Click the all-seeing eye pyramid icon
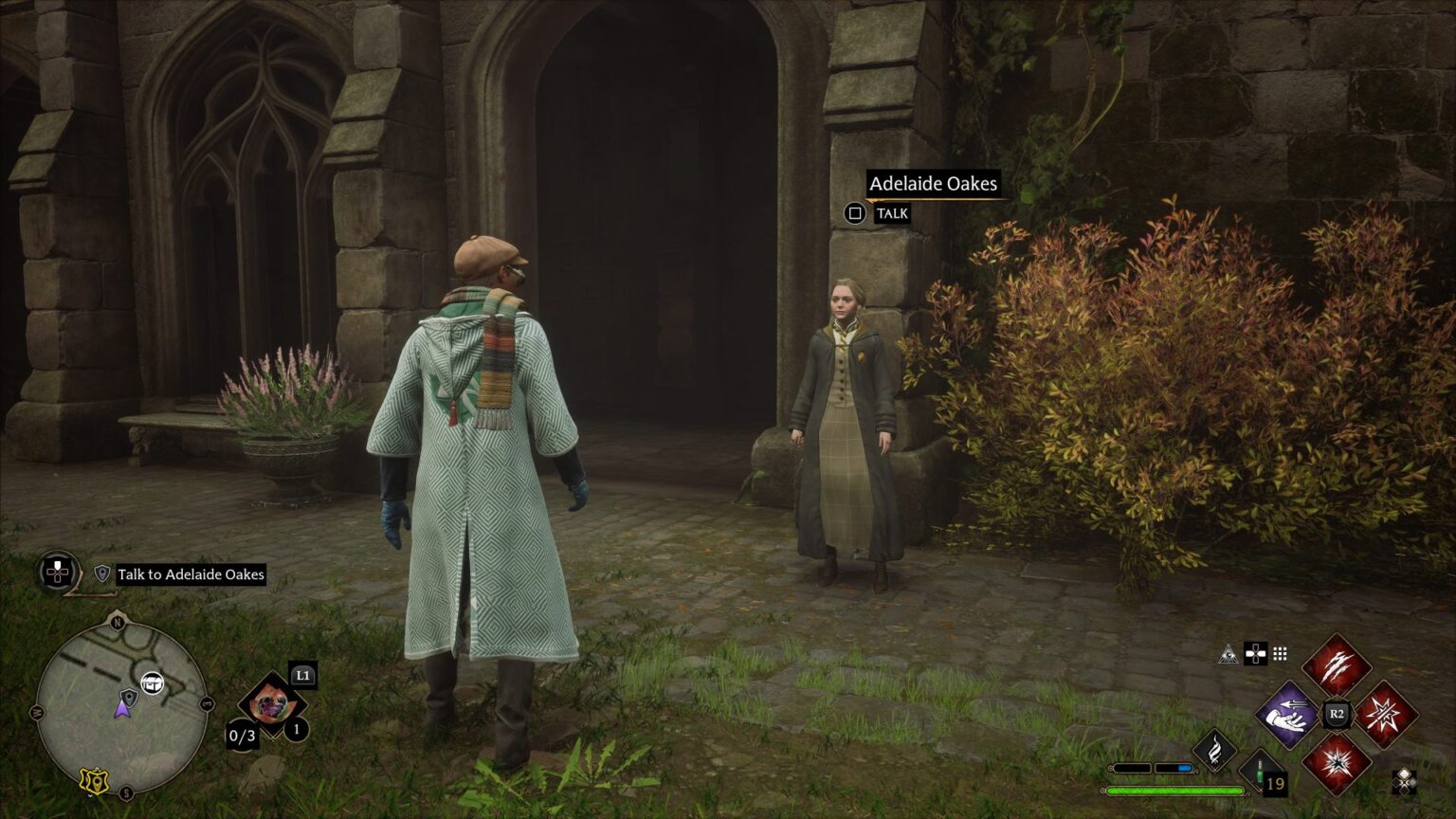 (x=1228, y=653)
